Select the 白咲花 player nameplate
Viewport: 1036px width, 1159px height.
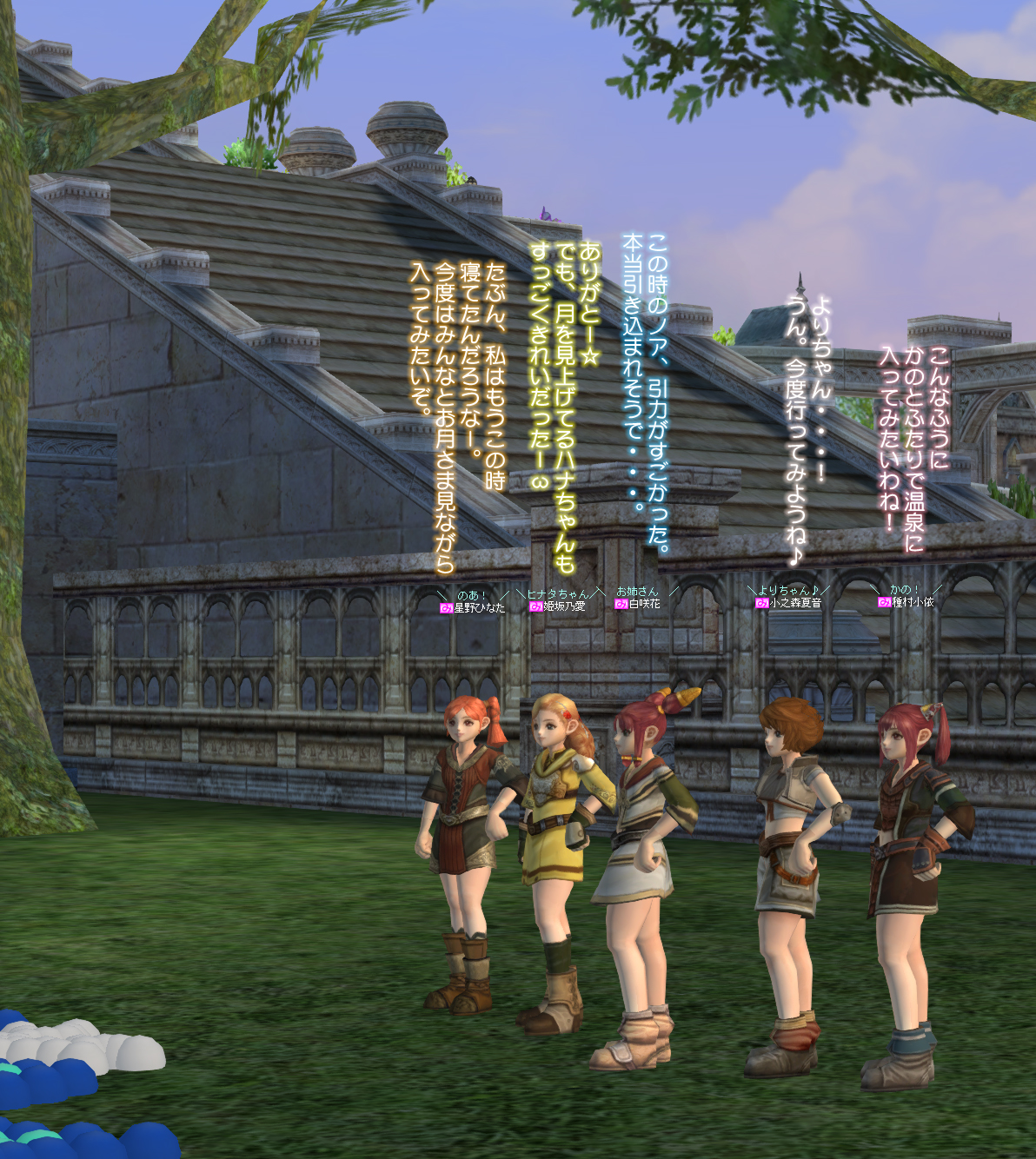click(644, 604)
